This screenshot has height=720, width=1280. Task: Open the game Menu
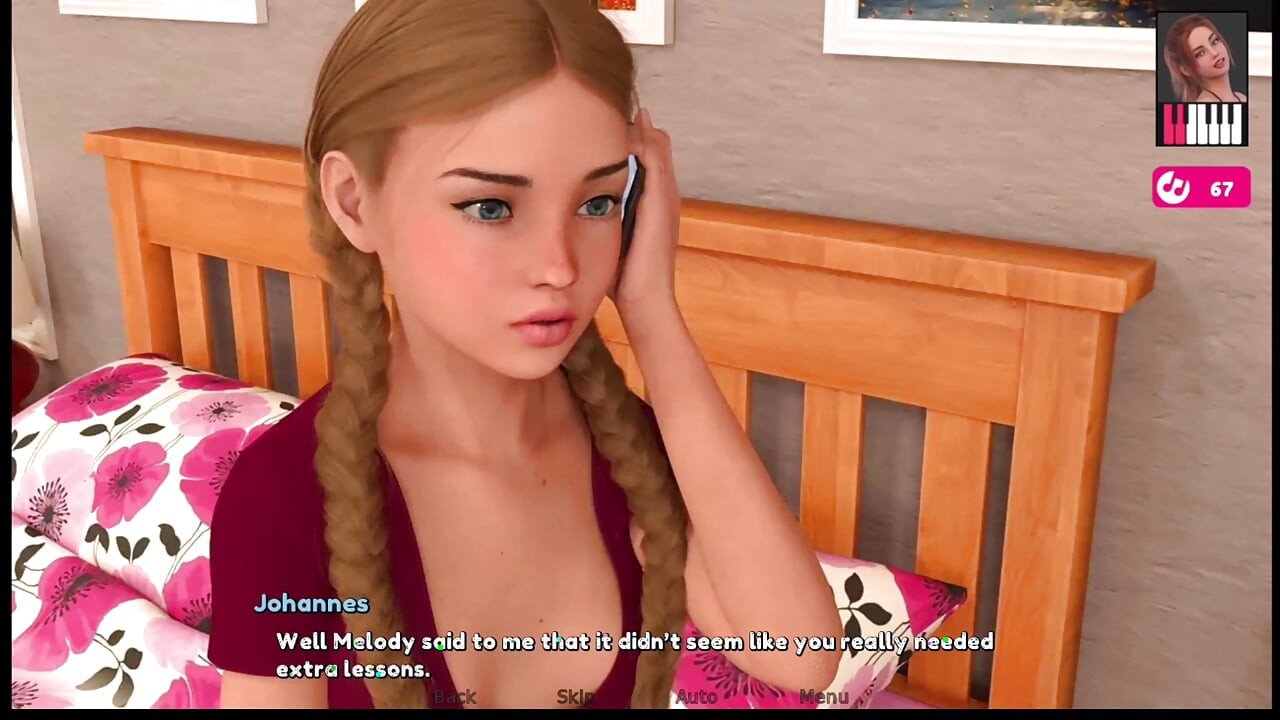click(824, 697)
